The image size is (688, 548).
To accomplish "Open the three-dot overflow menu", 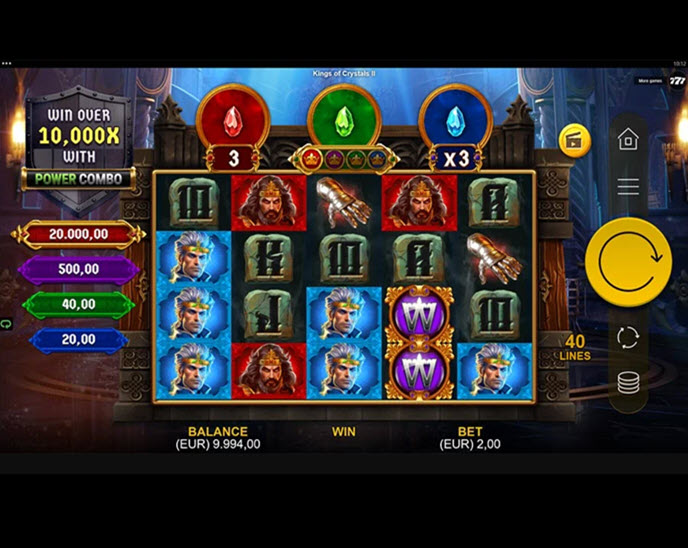I will (7, 63).
